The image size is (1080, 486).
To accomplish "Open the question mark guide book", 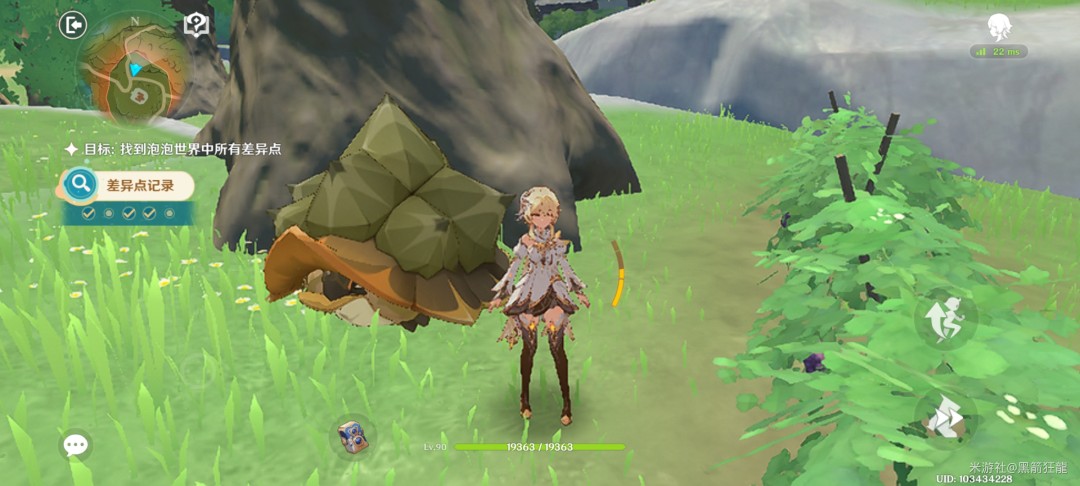I will [195, 25].
